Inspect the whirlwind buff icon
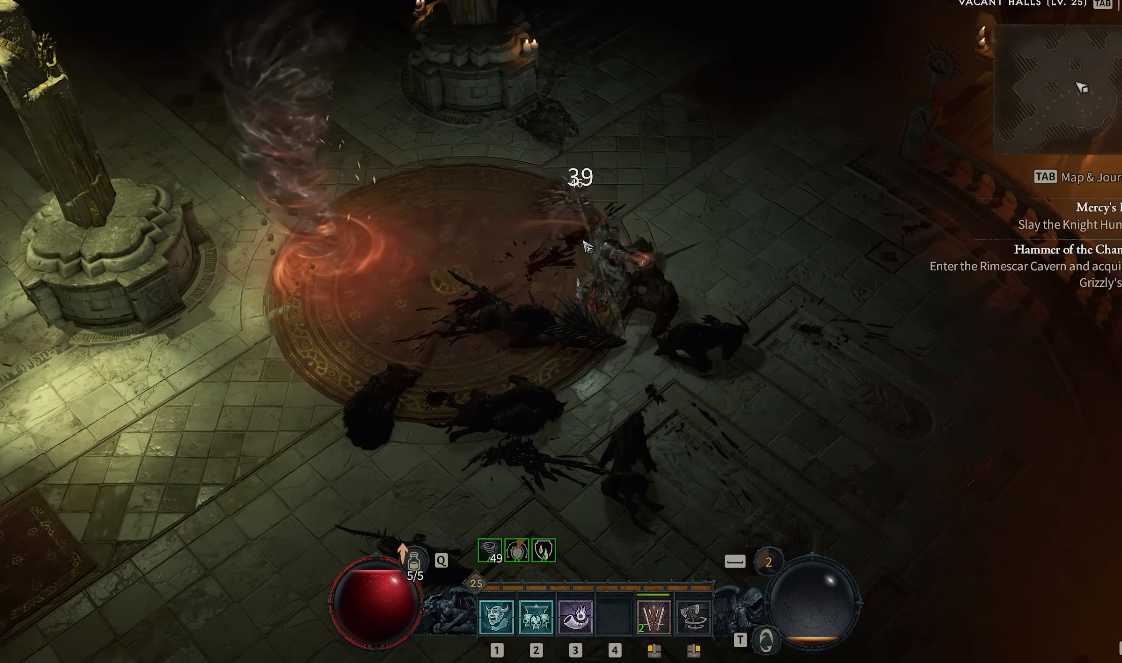Image resolution: width=1122 pixels, height=663 pixels. point(490,550)
